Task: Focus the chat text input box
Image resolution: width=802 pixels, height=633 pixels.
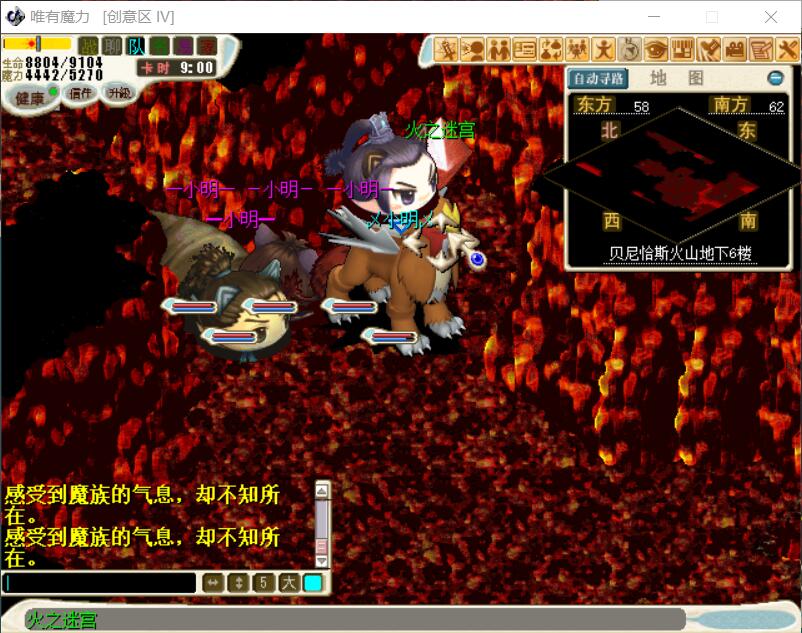Action: coord(100,583)
